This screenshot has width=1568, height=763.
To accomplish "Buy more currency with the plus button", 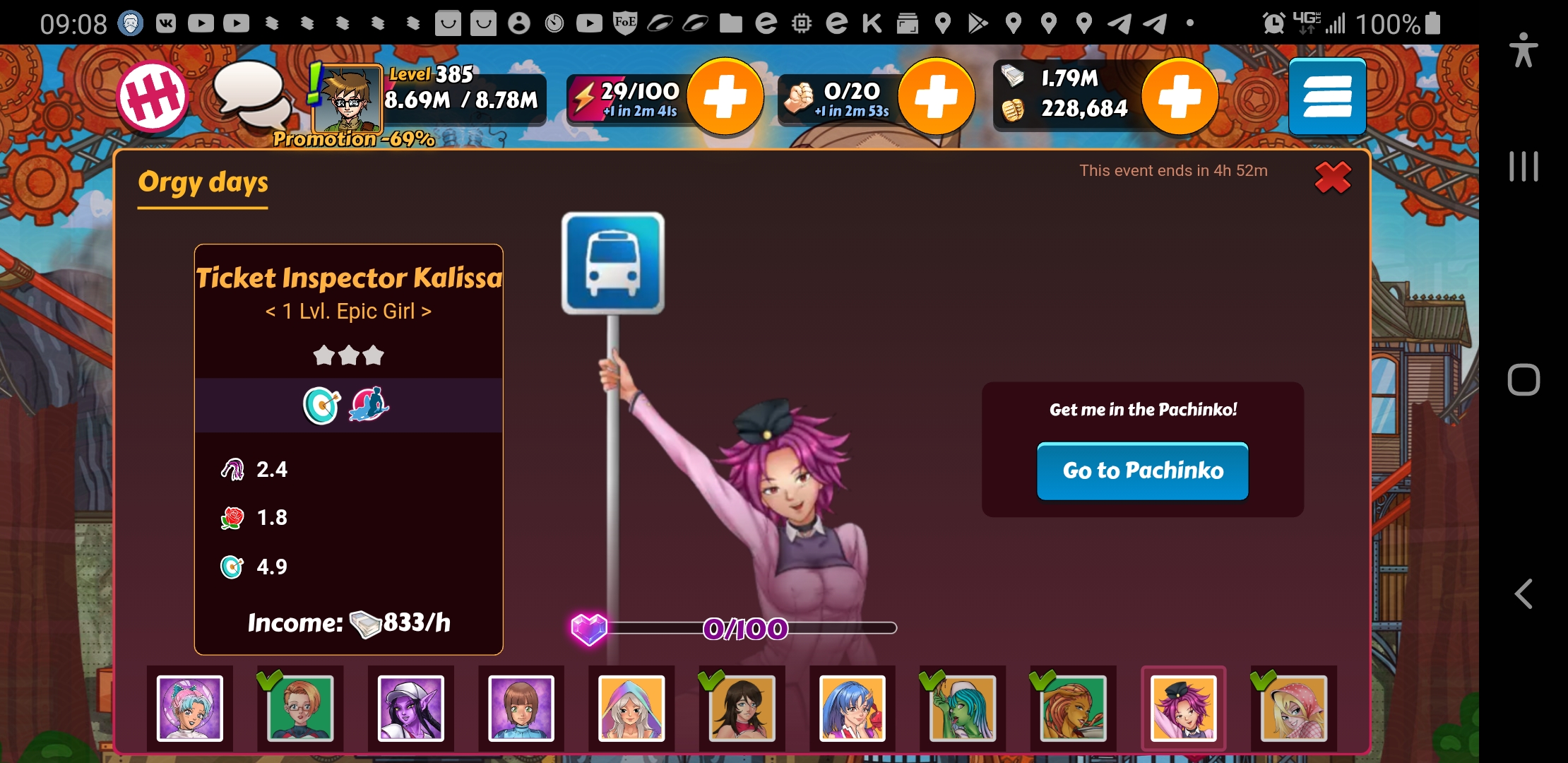I will 1180,97.
